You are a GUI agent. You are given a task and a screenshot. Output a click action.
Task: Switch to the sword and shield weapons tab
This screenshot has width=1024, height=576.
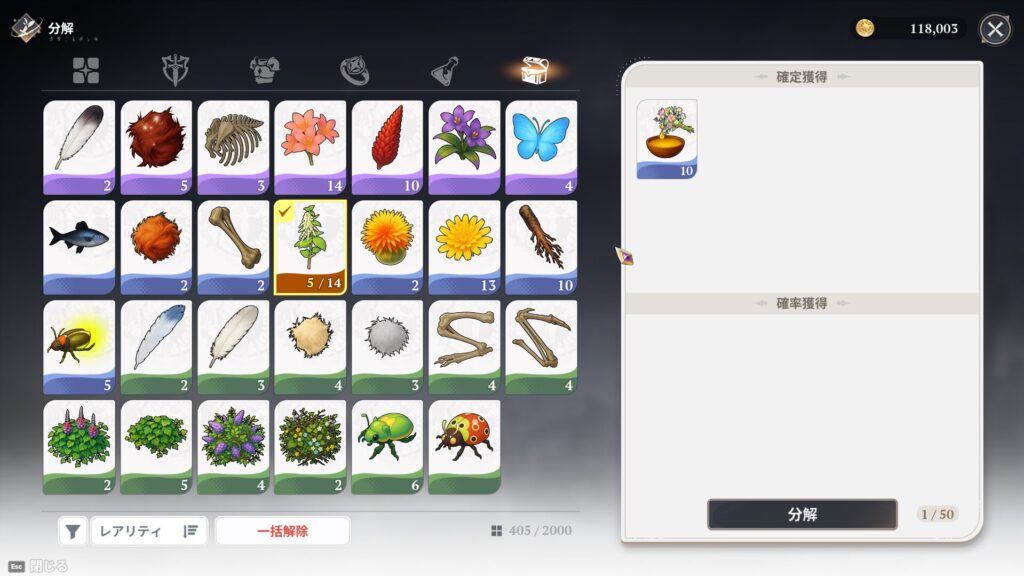(x=176, y=70)
